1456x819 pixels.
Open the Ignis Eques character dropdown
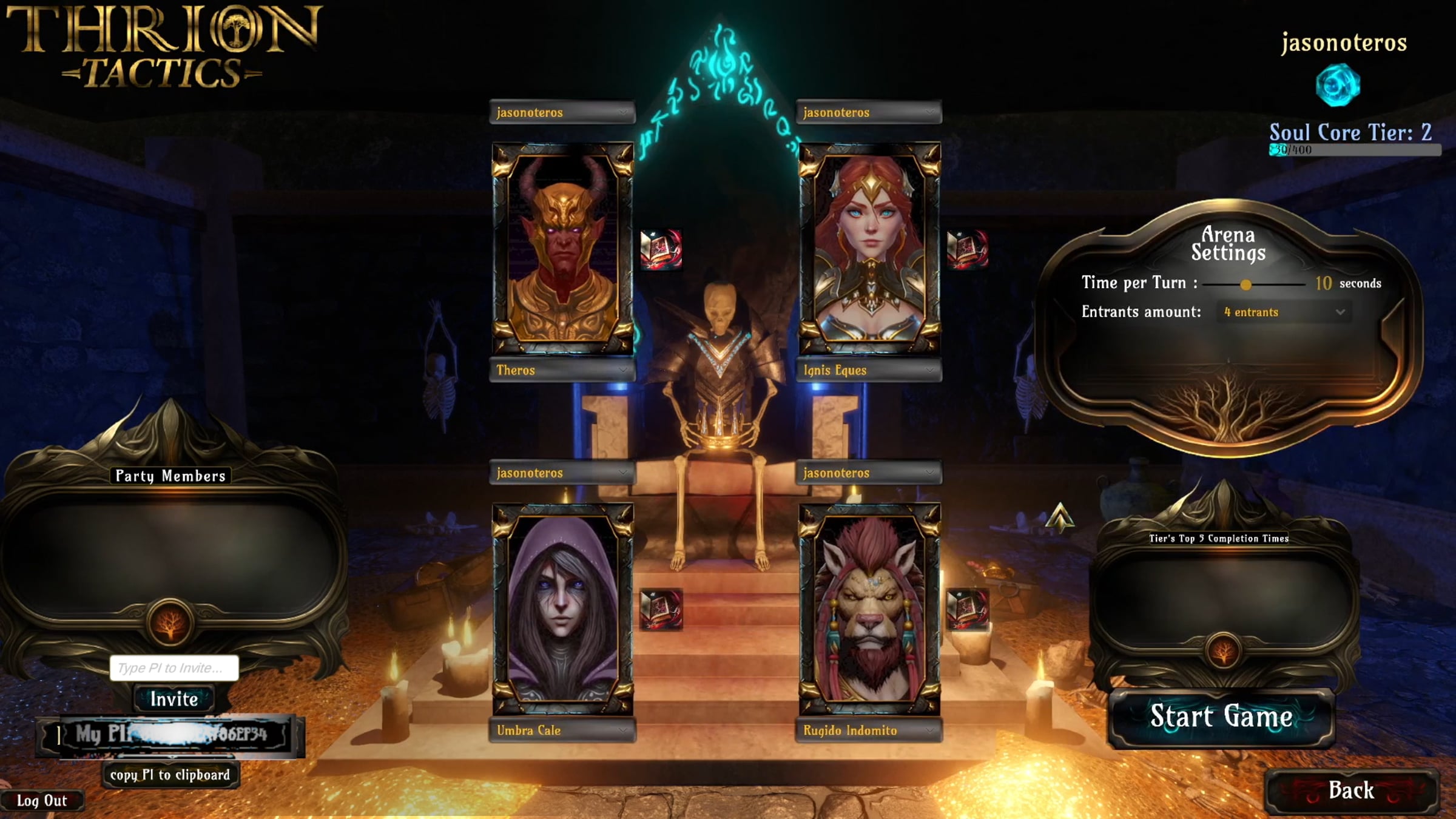[868, 370]
